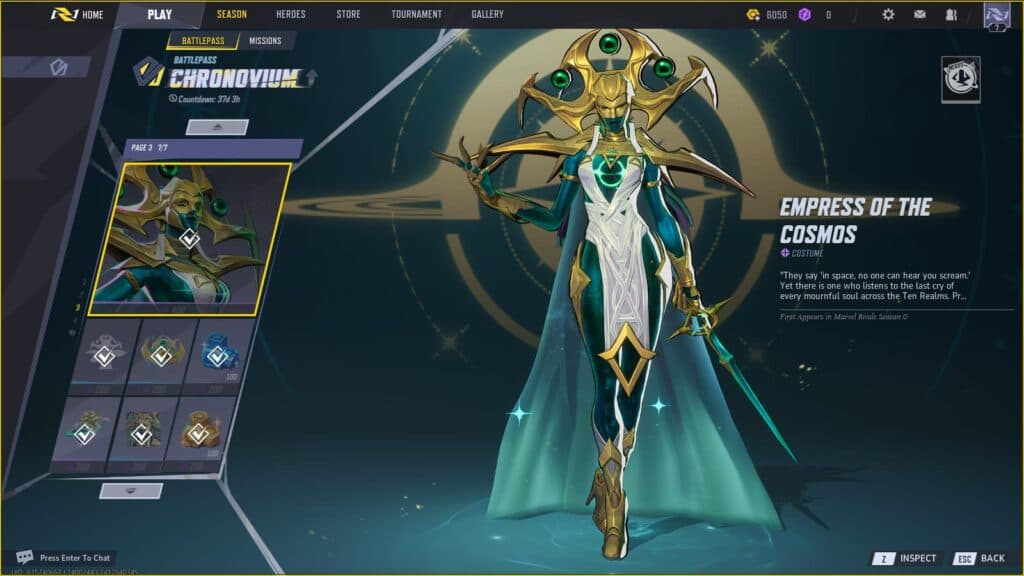Open the friends list icon

[x=950, y=15]
